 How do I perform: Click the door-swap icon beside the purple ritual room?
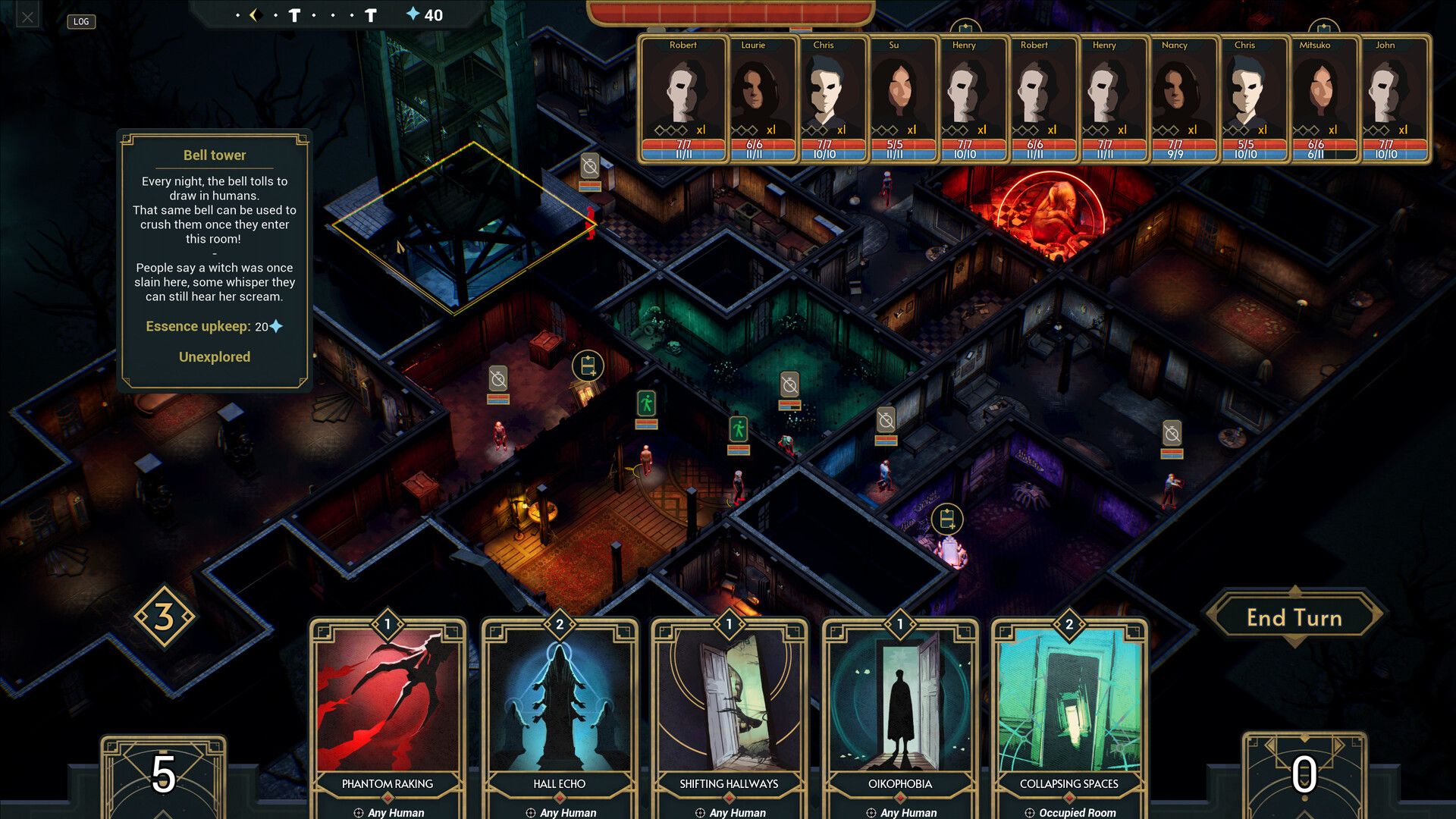tap(946, 519)
